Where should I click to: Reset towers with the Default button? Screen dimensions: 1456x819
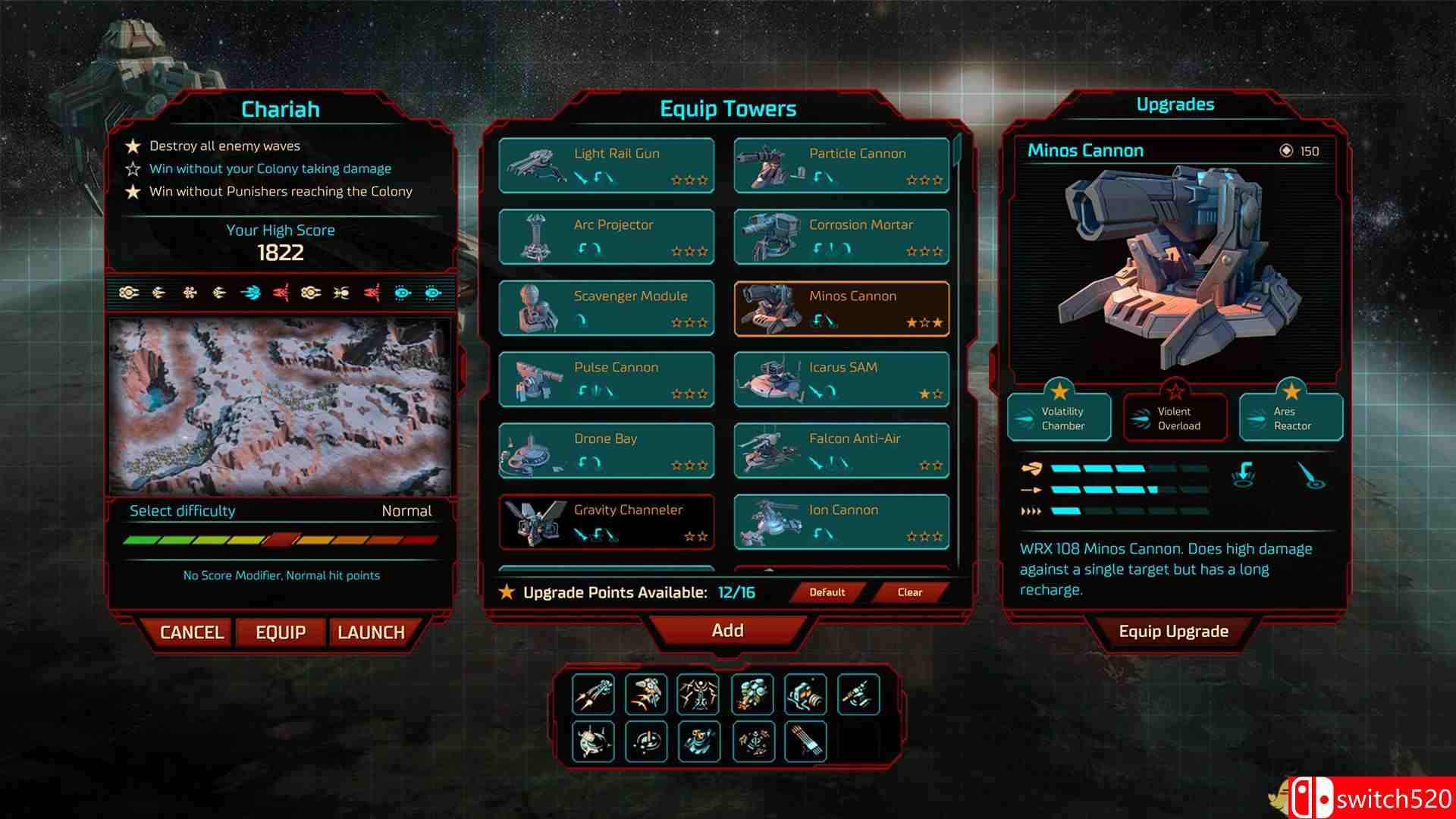click(827, 592)
